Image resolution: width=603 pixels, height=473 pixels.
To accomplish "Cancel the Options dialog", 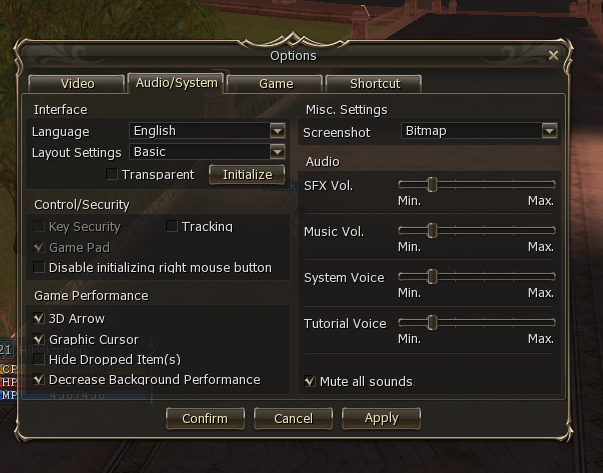I will tap(293, 418).
